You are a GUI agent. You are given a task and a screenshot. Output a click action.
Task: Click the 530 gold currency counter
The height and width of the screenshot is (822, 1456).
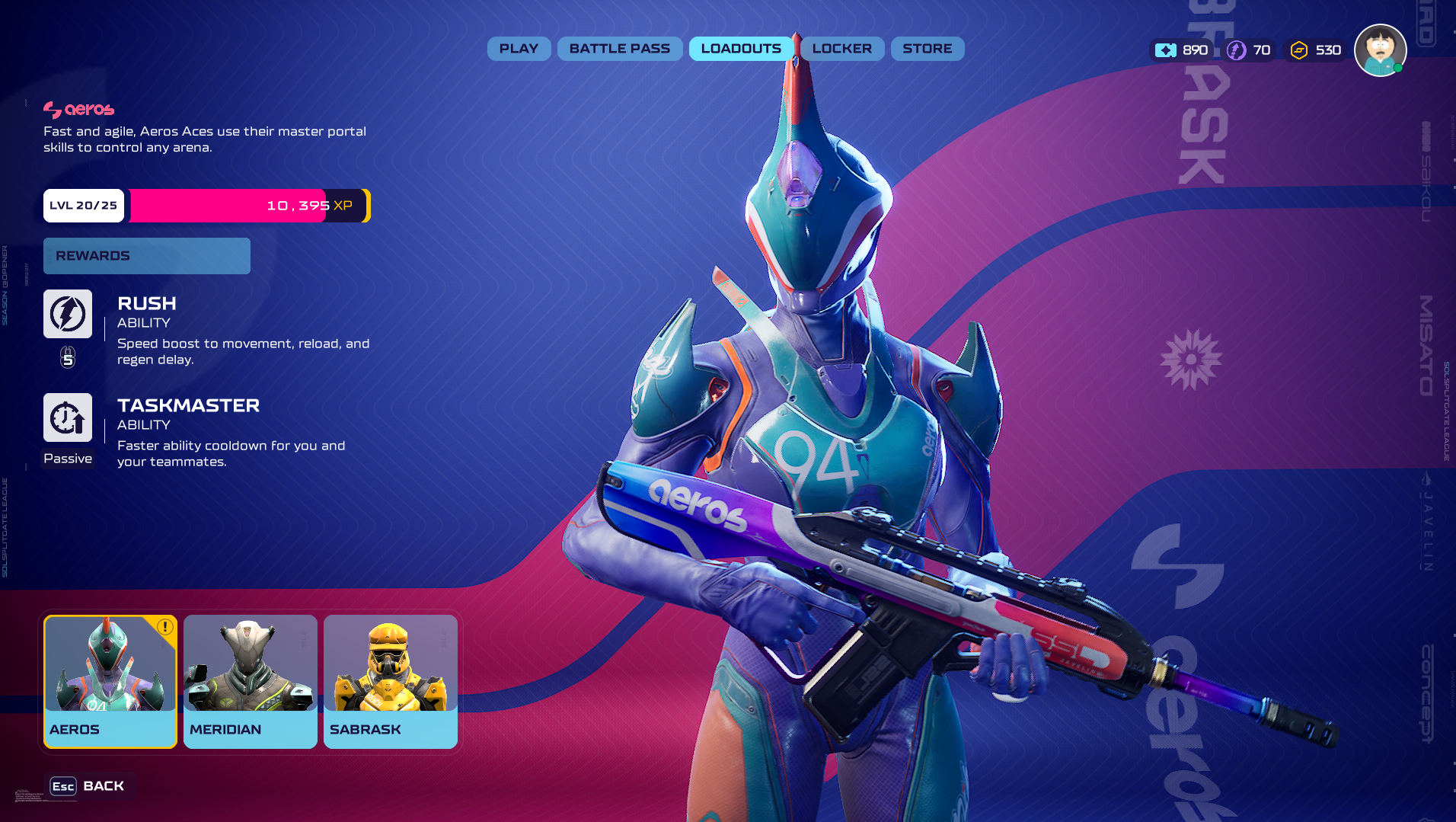tap(1316, 50)
